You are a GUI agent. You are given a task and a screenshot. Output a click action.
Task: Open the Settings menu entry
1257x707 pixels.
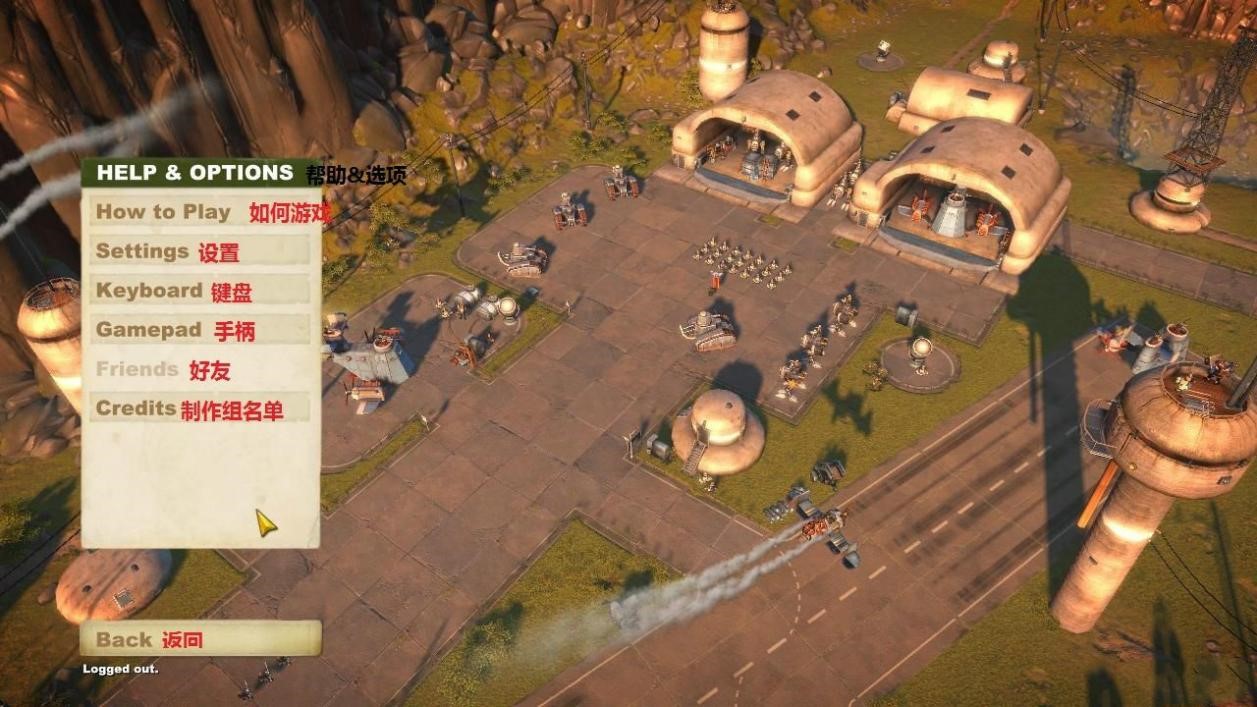[x=200, y=251]
